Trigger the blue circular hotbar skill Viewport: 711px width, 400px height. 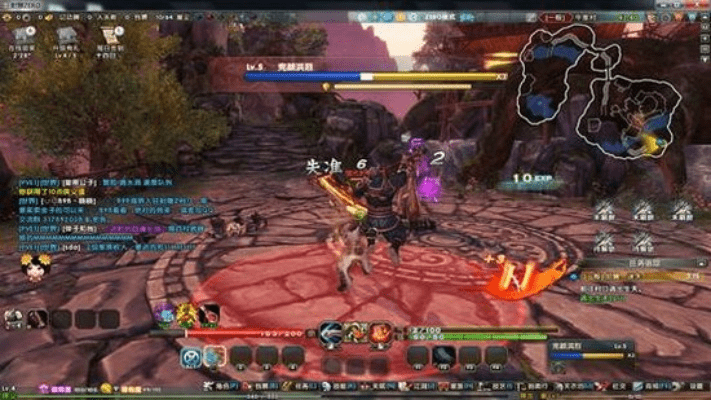click(x=191, y=356)
